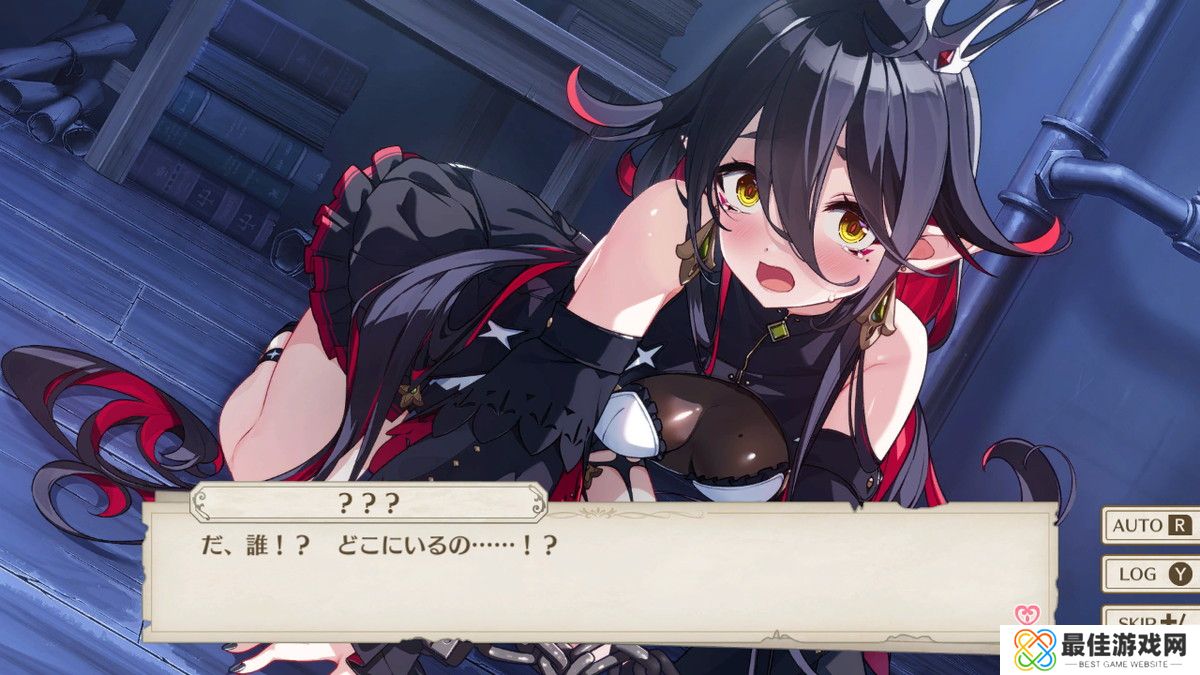Viewport: 1200px width, 675px height.
Task: Enable AUTO text advance
Action: click(1150, 525)
